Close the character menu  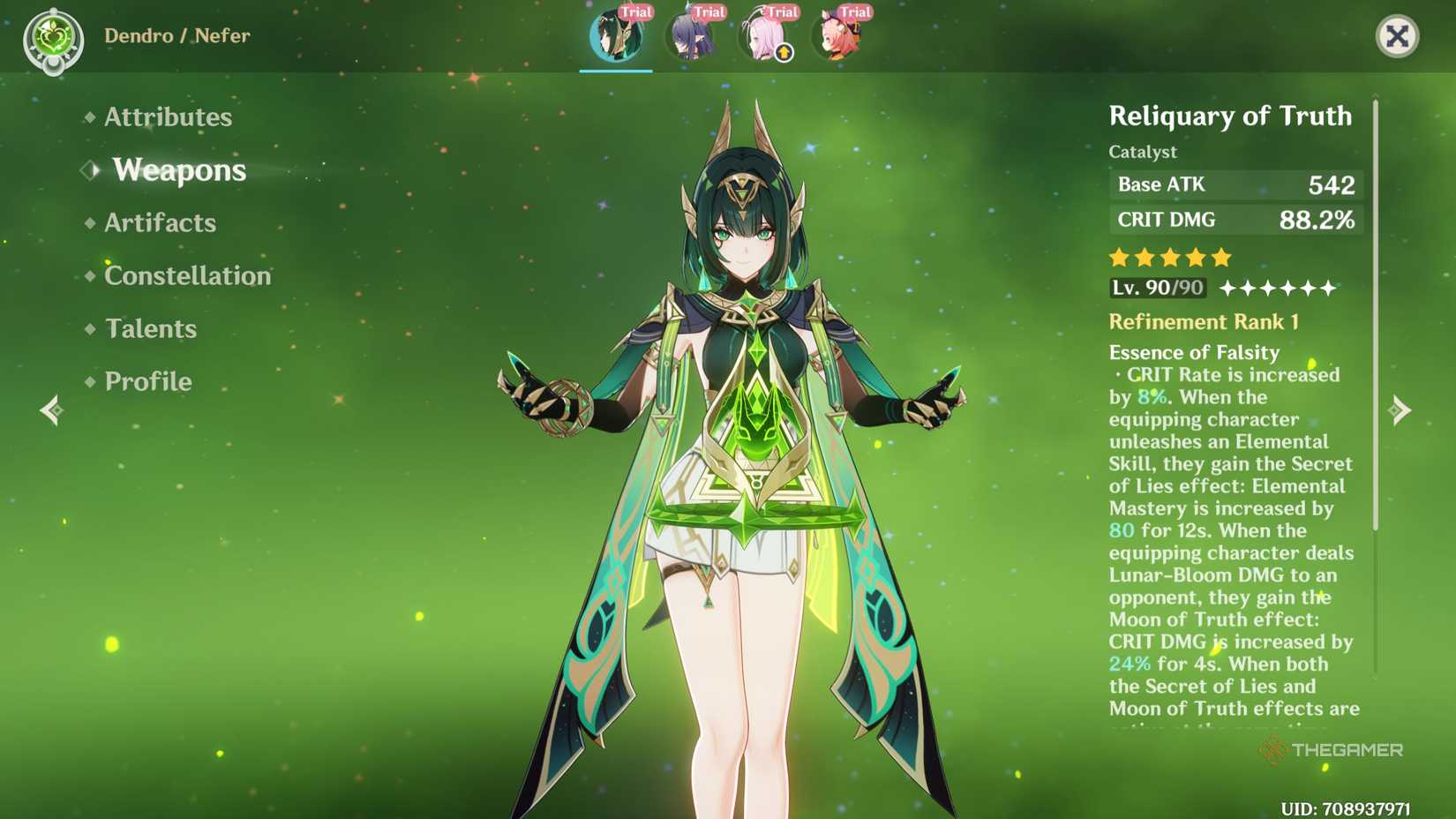(1399, 37)
